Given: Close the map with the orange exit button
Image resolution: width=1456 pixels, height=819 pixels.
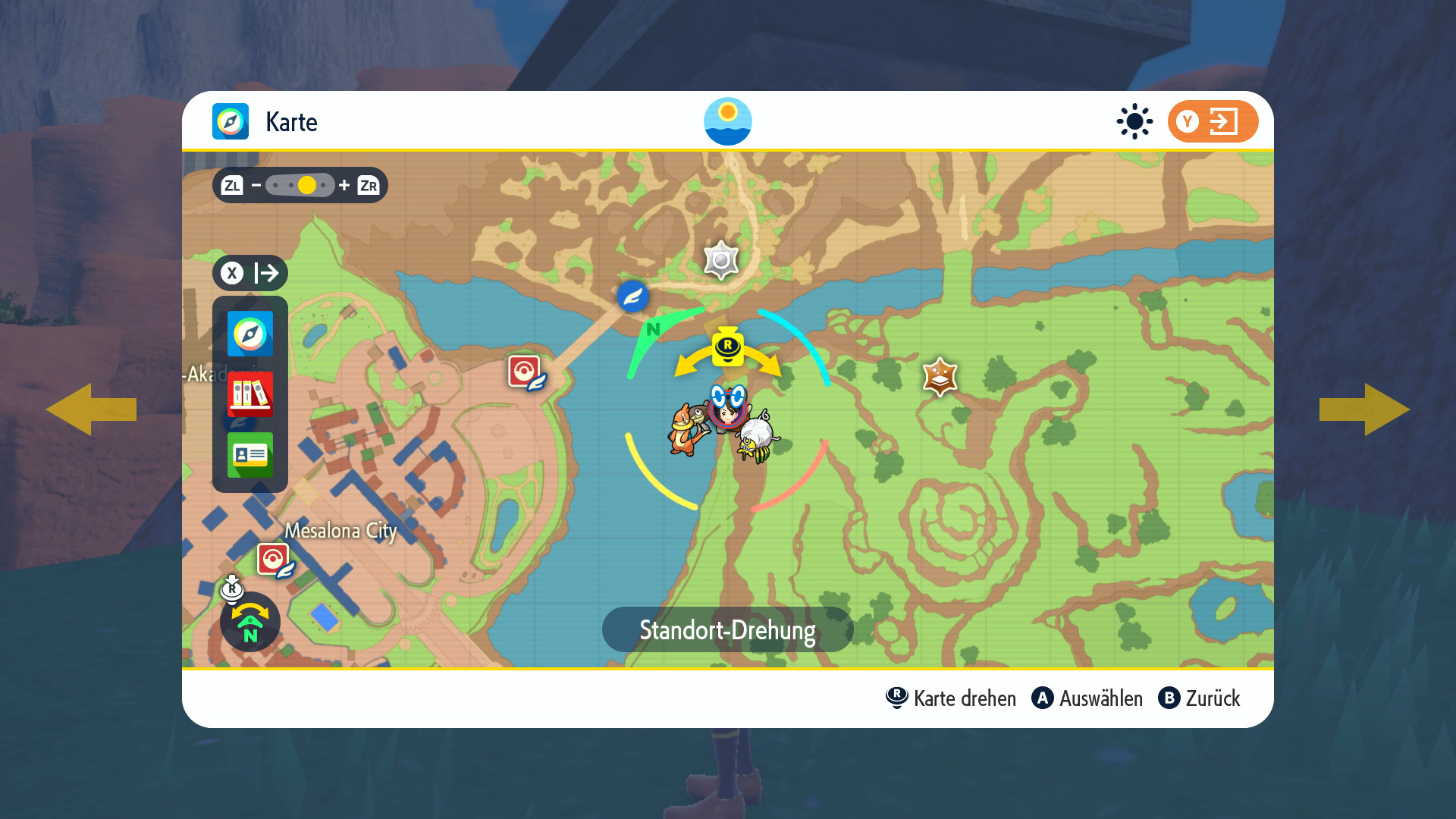Looking at the screenshot, I should pyautogui.click(x=1213, y=121).
